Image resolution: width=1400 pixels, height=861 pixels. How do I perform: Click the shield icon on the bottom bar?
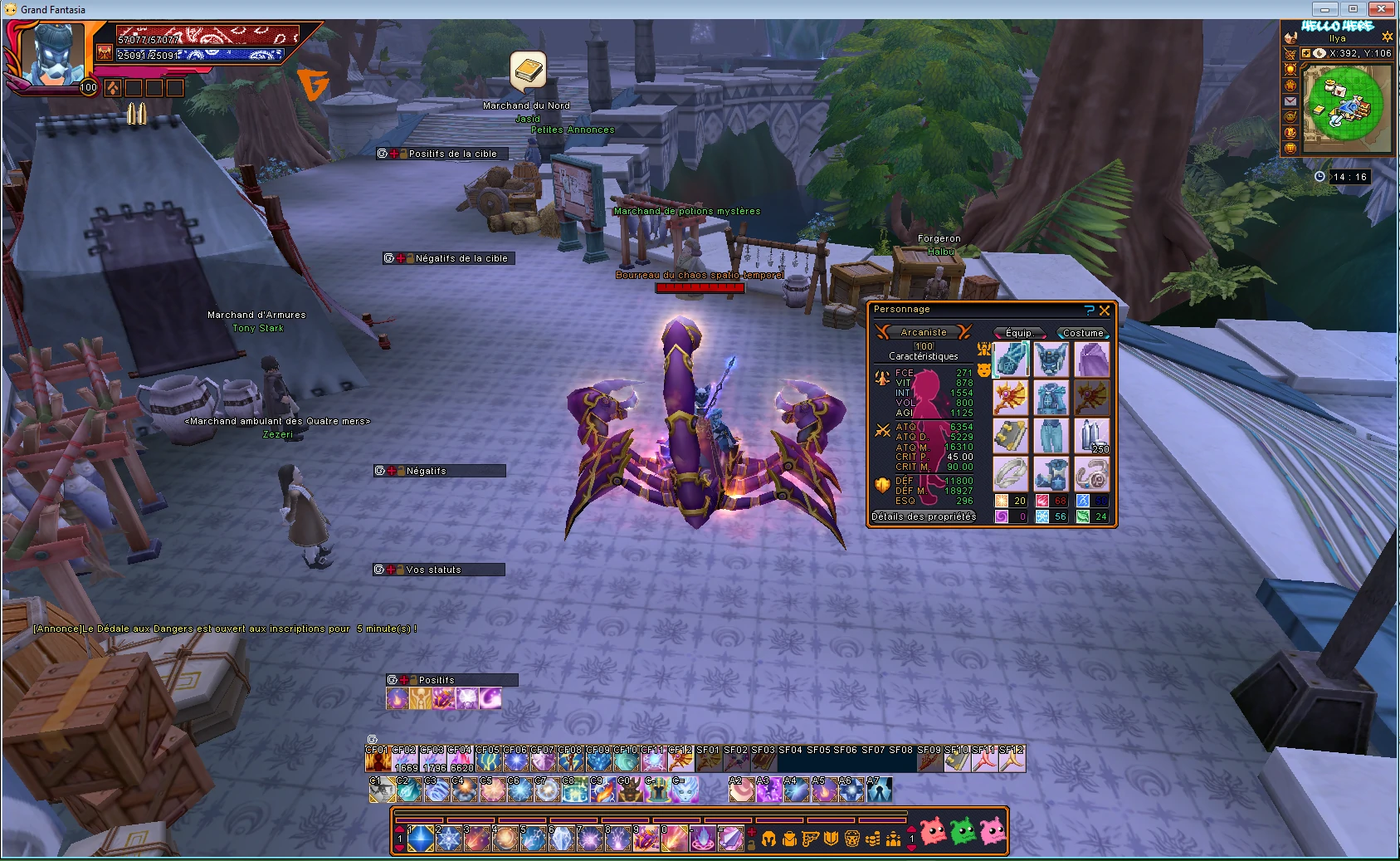coord(830,838)
